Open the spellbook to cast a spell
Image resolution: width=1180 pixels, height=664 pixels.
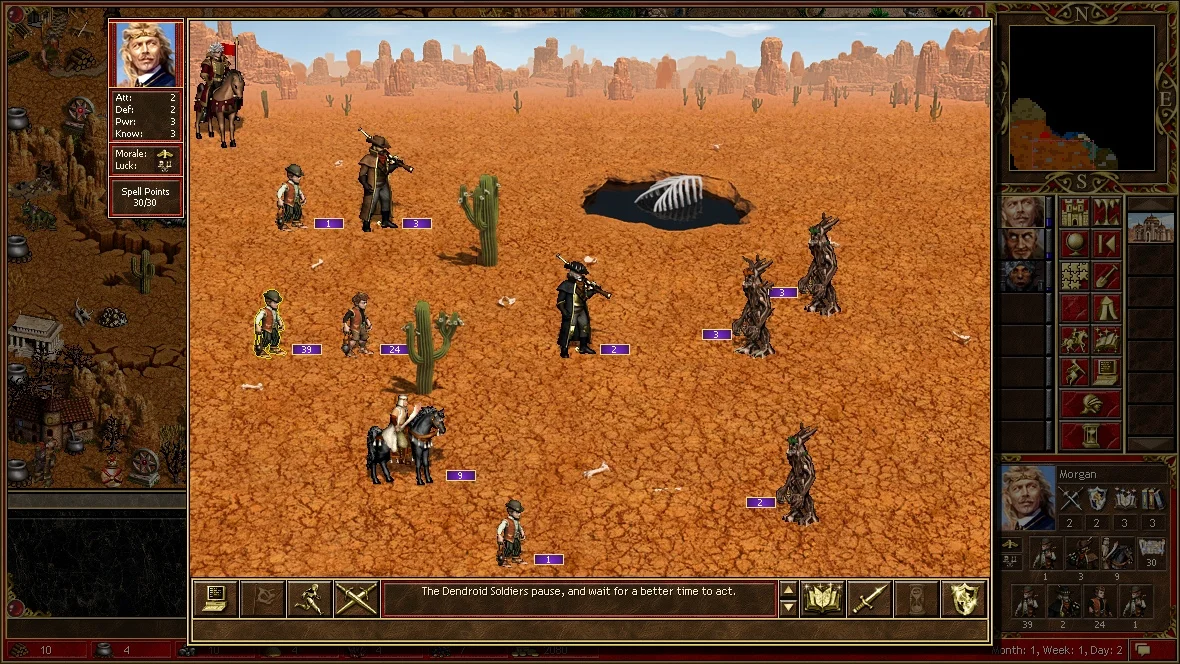[x=822, y=598]
